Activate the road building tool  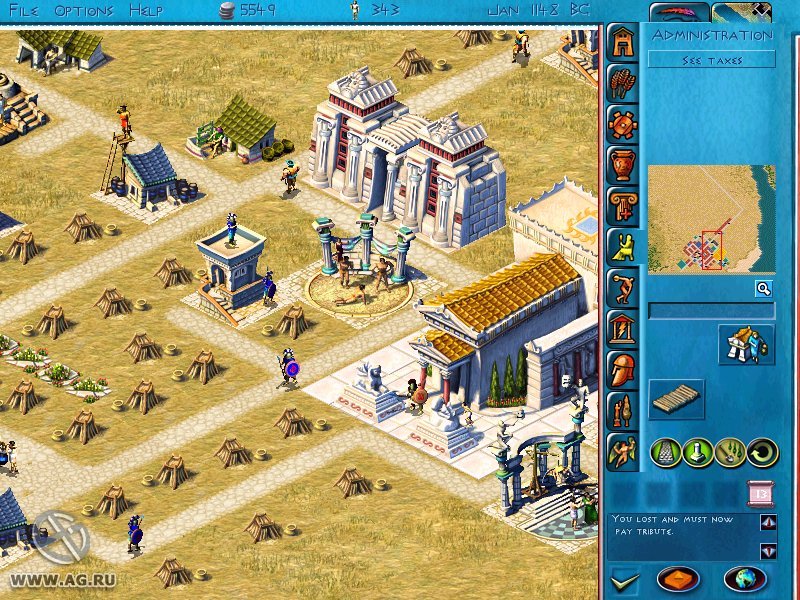click(666, 452)
